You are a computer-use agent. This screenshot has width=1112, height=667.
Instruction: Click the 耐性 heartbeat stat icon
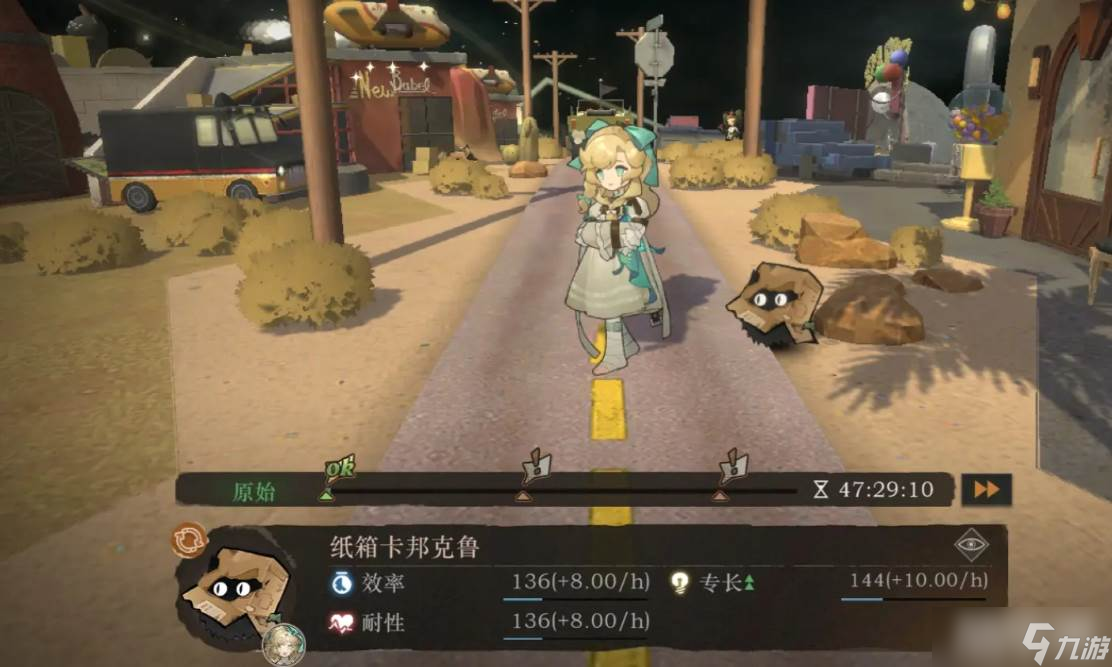point(342,622)
